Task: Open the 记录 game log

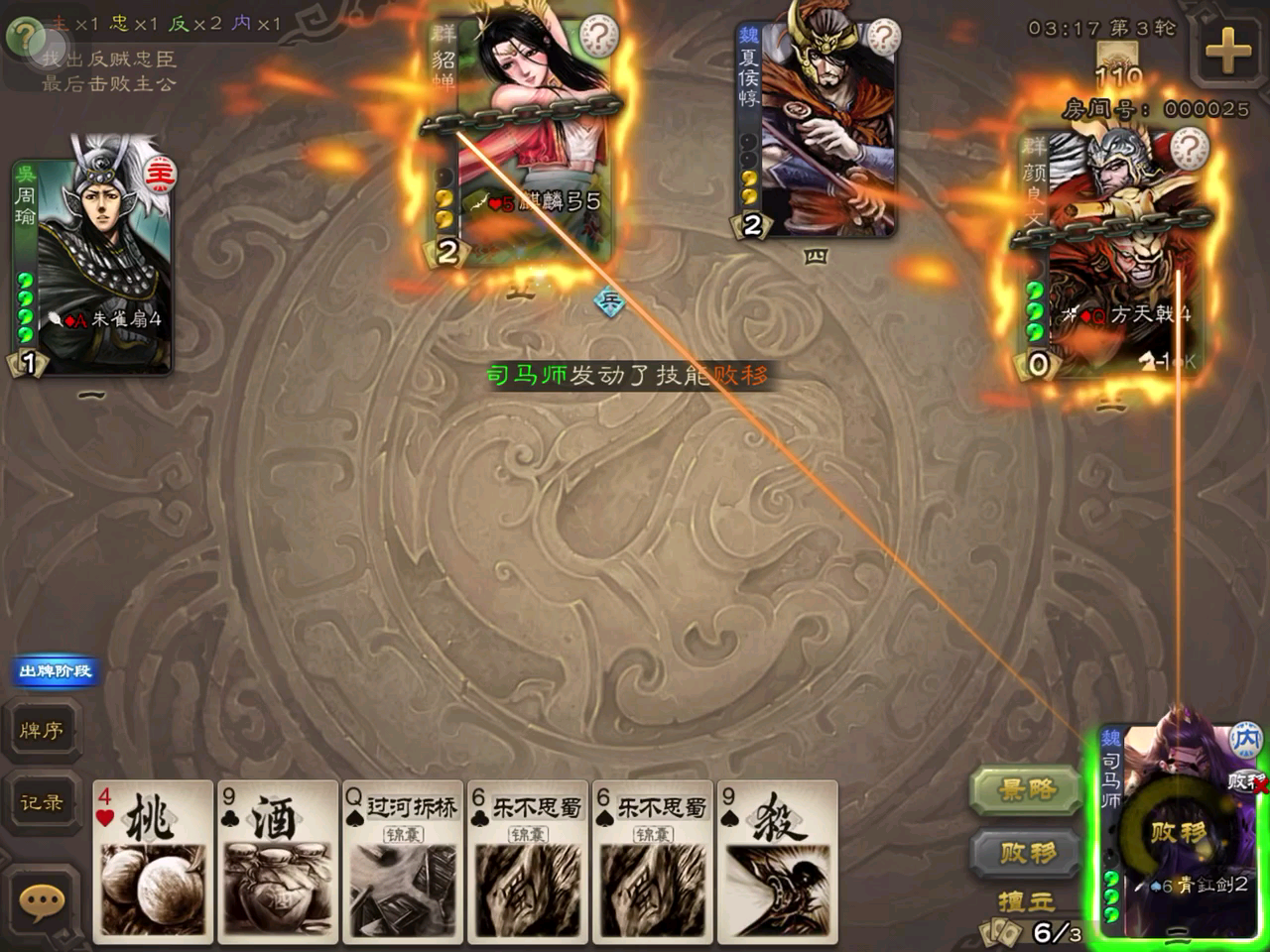Action: point(42,802)
